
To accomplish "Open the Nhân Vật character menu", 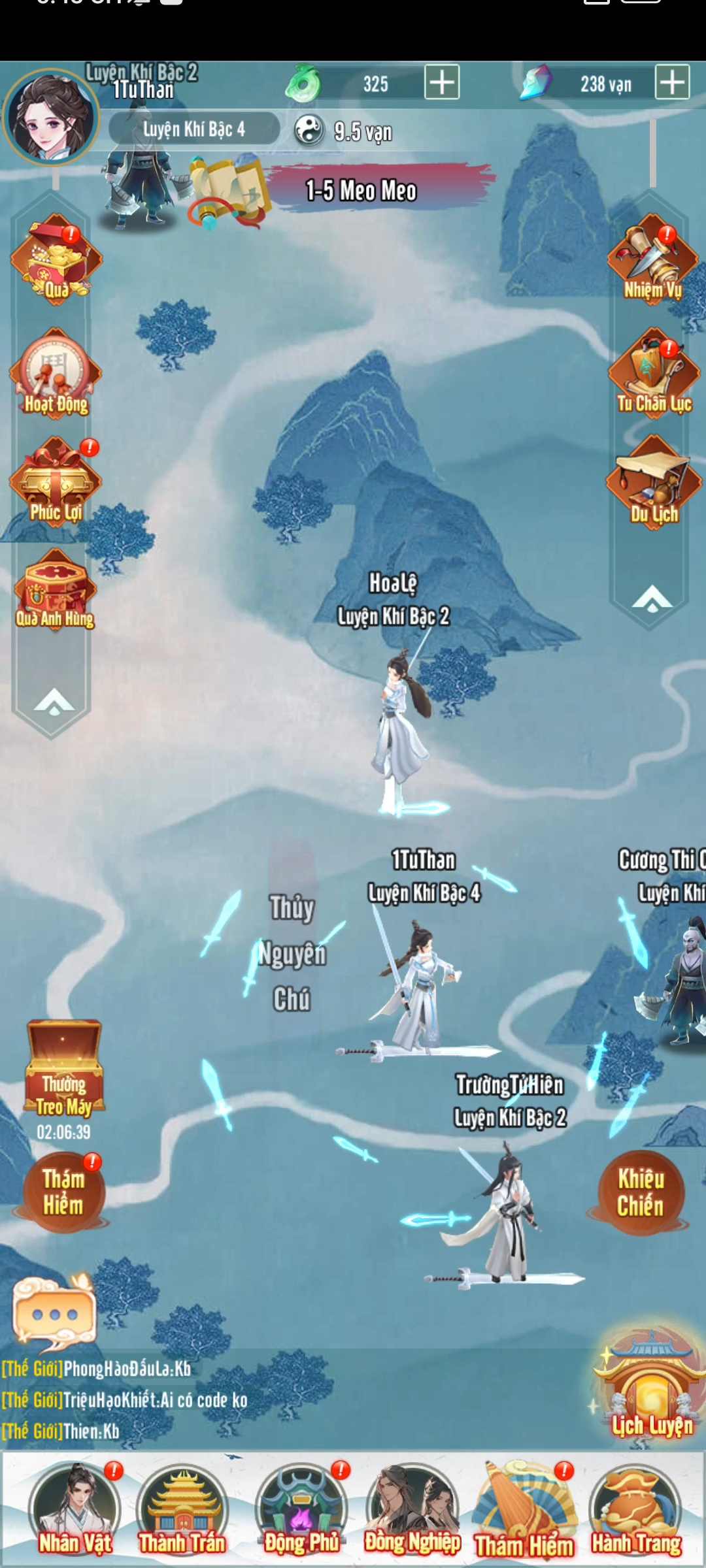I will tap(75, 1512).
